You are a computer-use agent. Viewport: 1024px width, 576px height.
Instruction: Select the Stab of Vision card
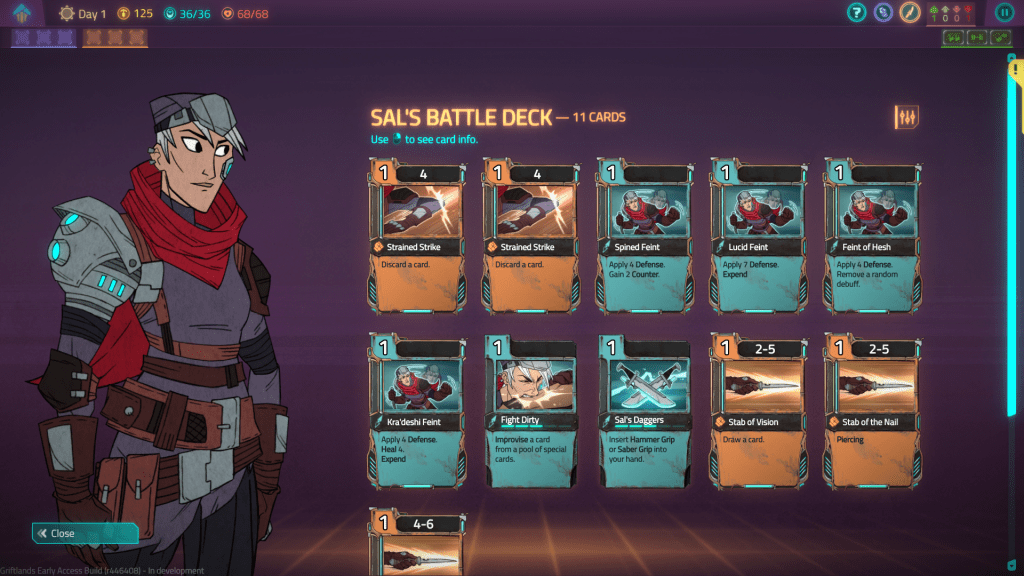click(x=759, y=410)
